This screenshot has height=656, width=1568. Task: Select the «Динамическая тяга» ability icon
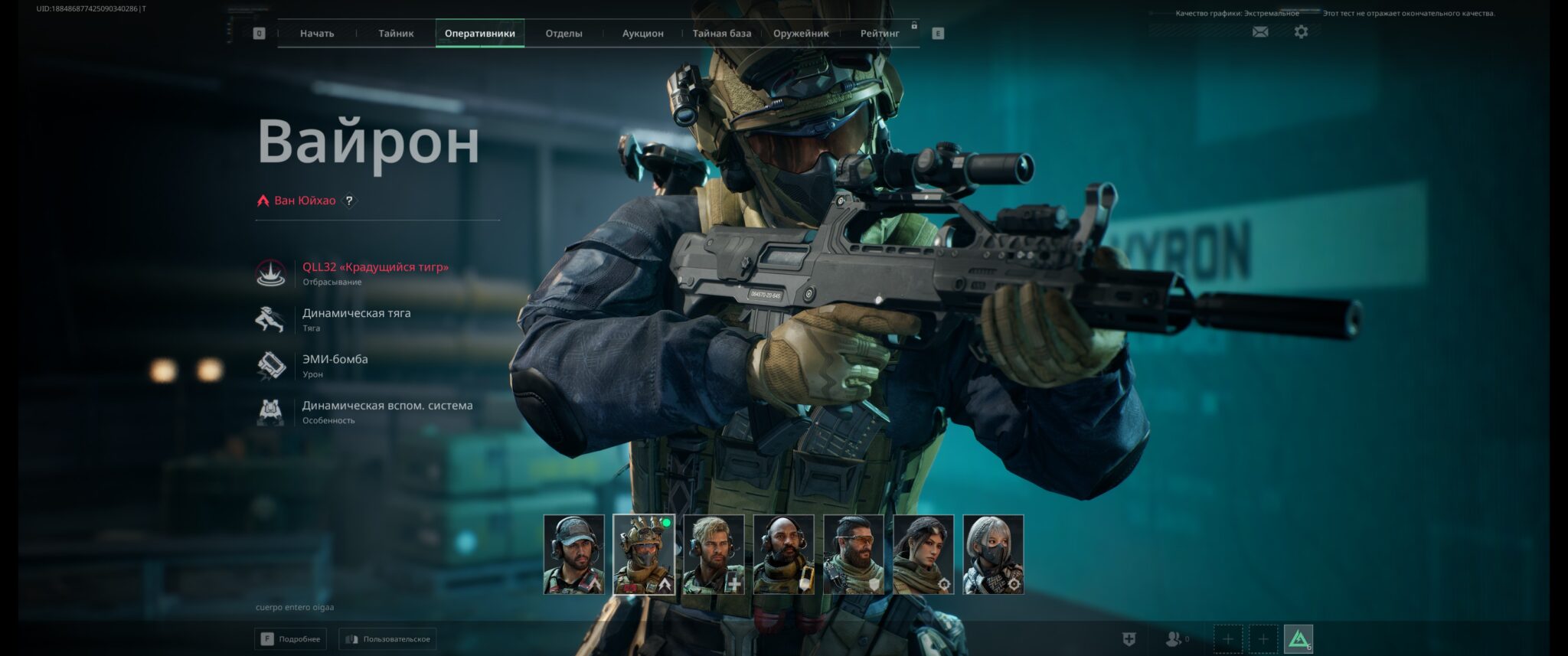click(x=269, y=318)
